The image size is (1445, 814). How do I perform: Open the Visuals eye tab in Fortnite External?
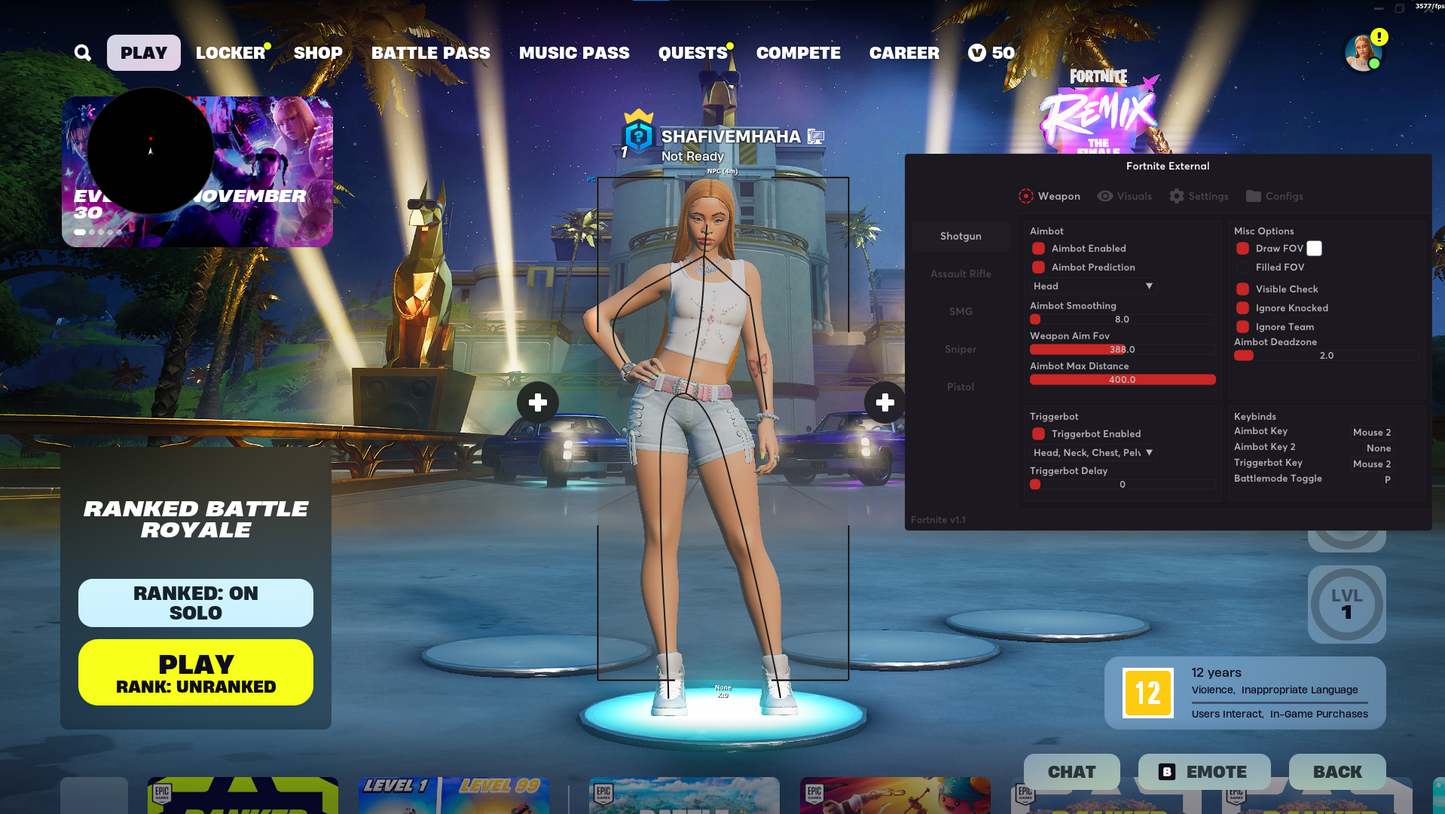(x=1124, y=196)
